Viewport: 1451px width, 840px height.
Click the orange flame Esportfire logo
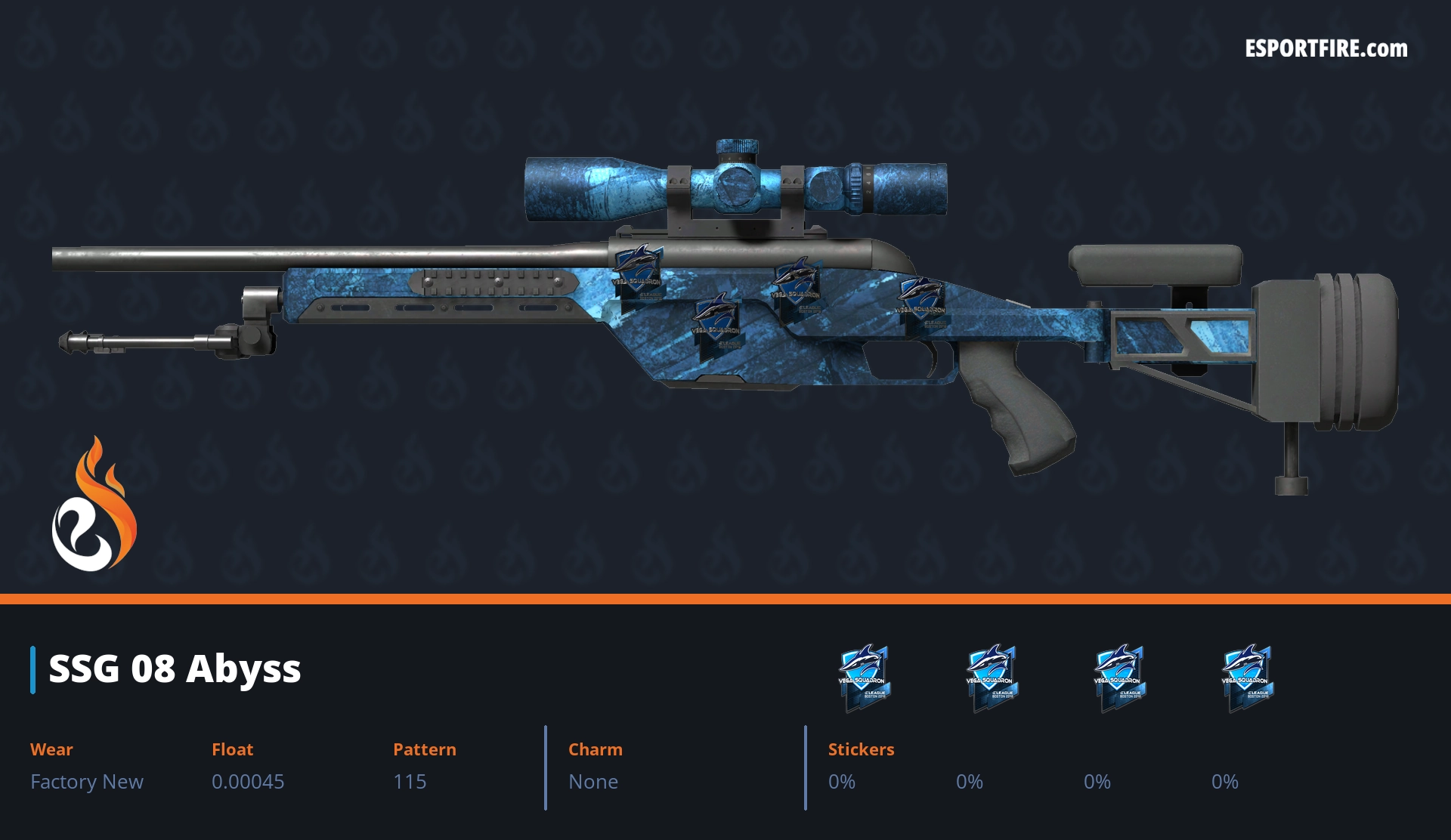click(x=94, y=506)
